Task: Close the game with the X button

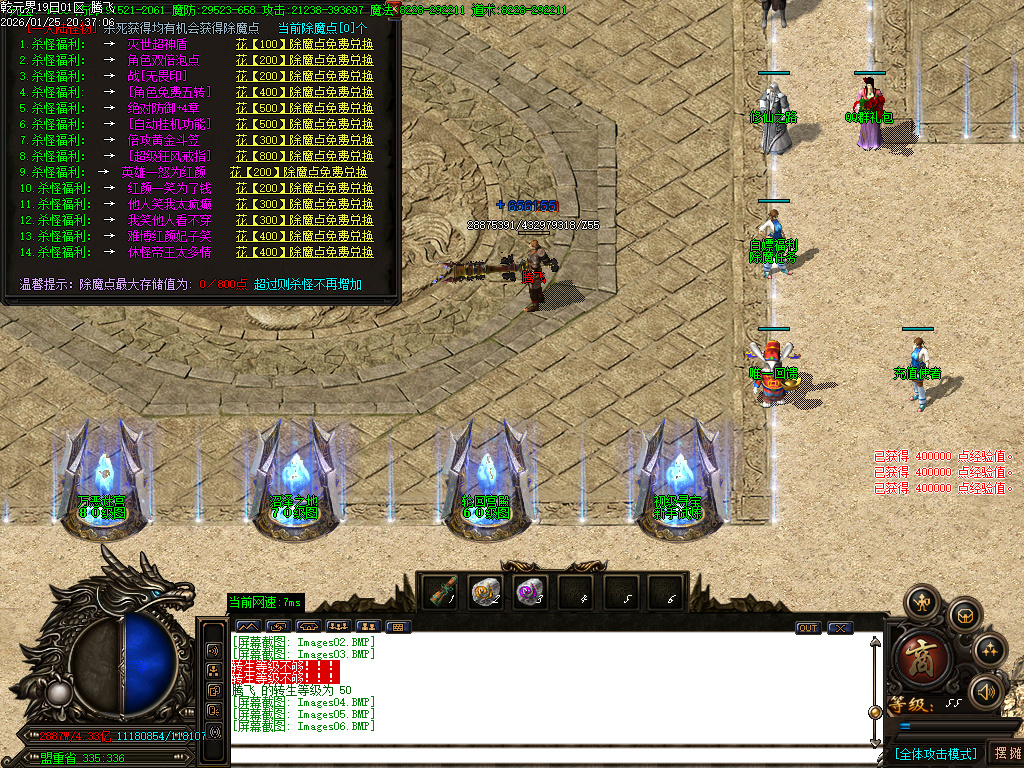Action: 840,628
